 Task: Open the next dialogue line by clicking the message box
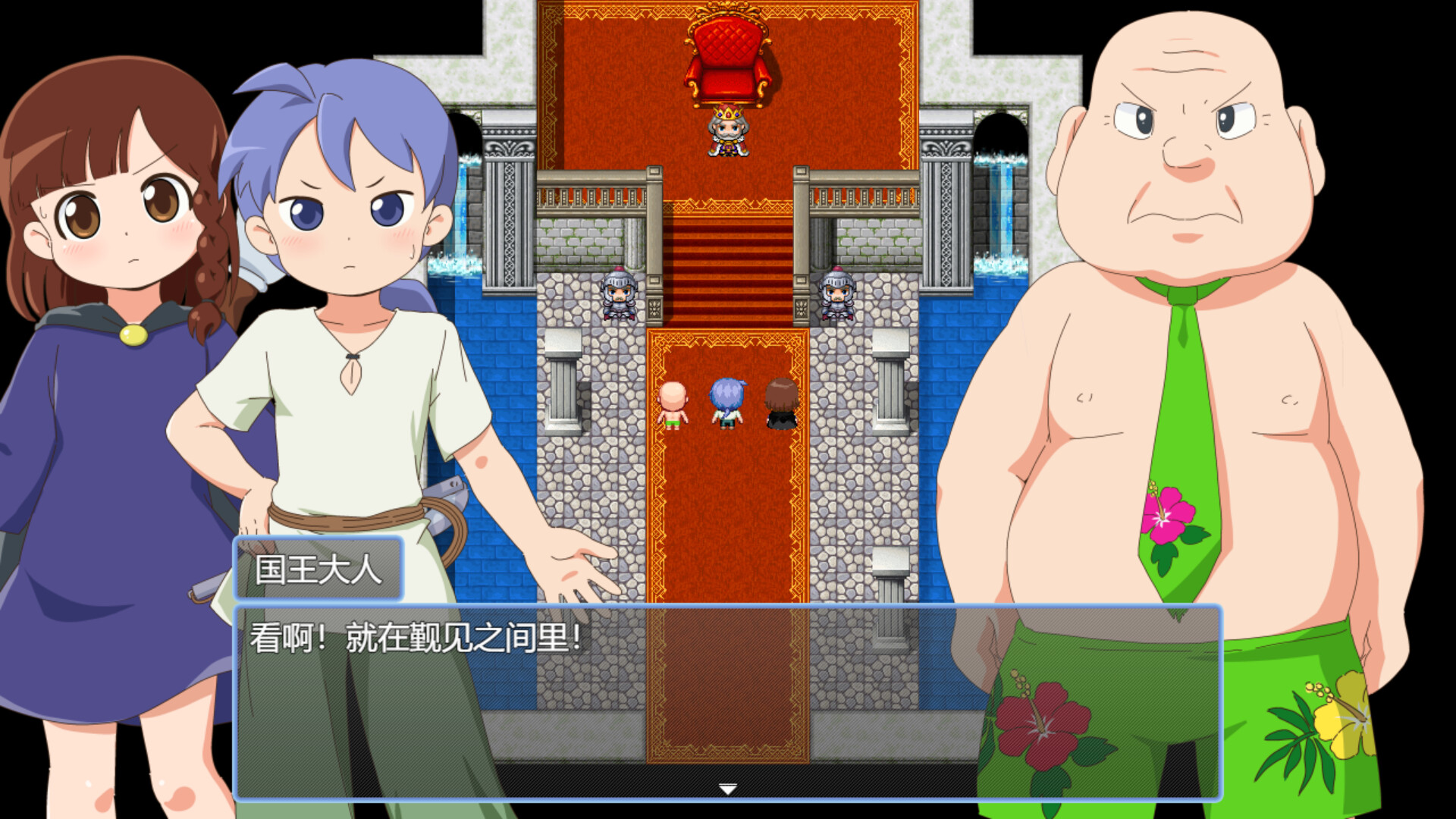click(x=726, y=705)
